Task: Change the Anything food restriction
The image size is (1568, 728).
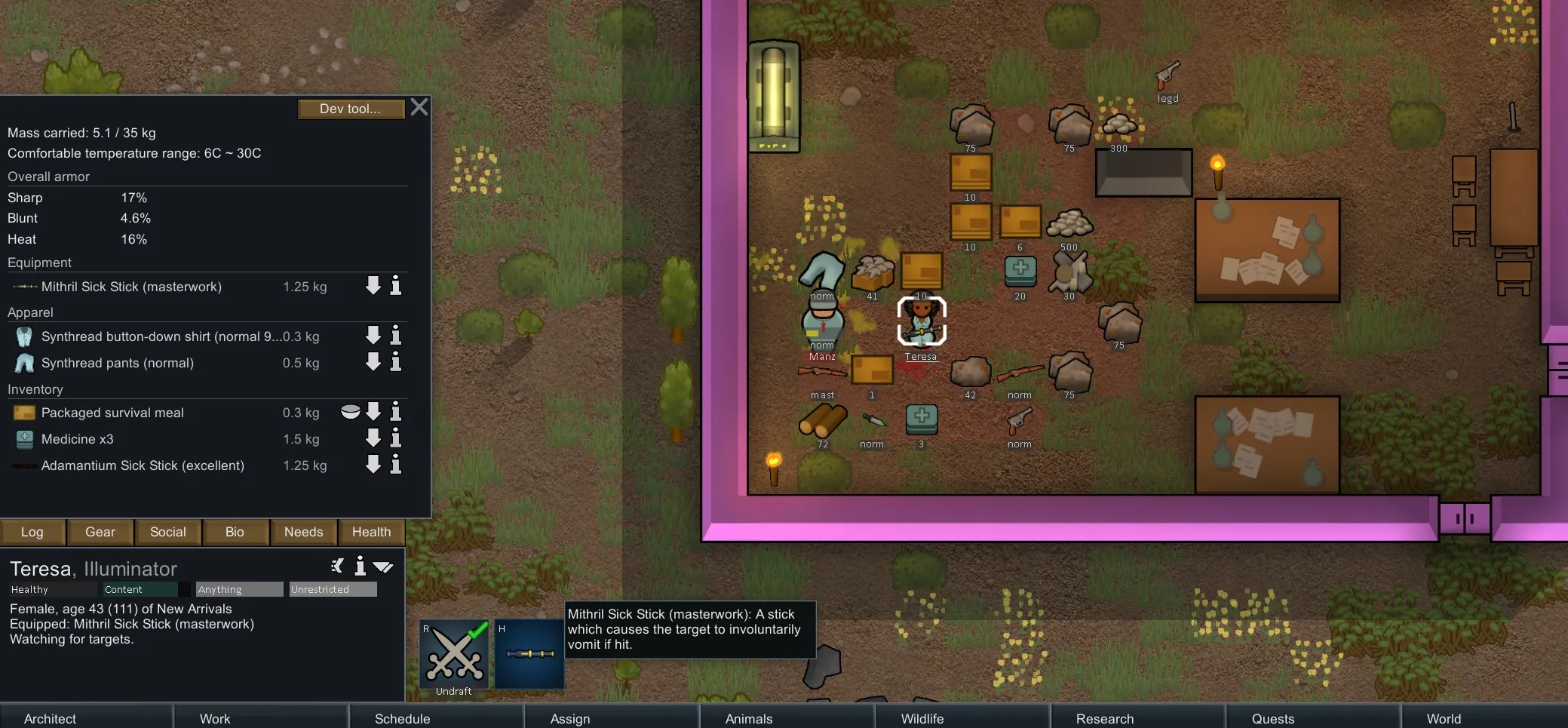Action: point(239,589)
